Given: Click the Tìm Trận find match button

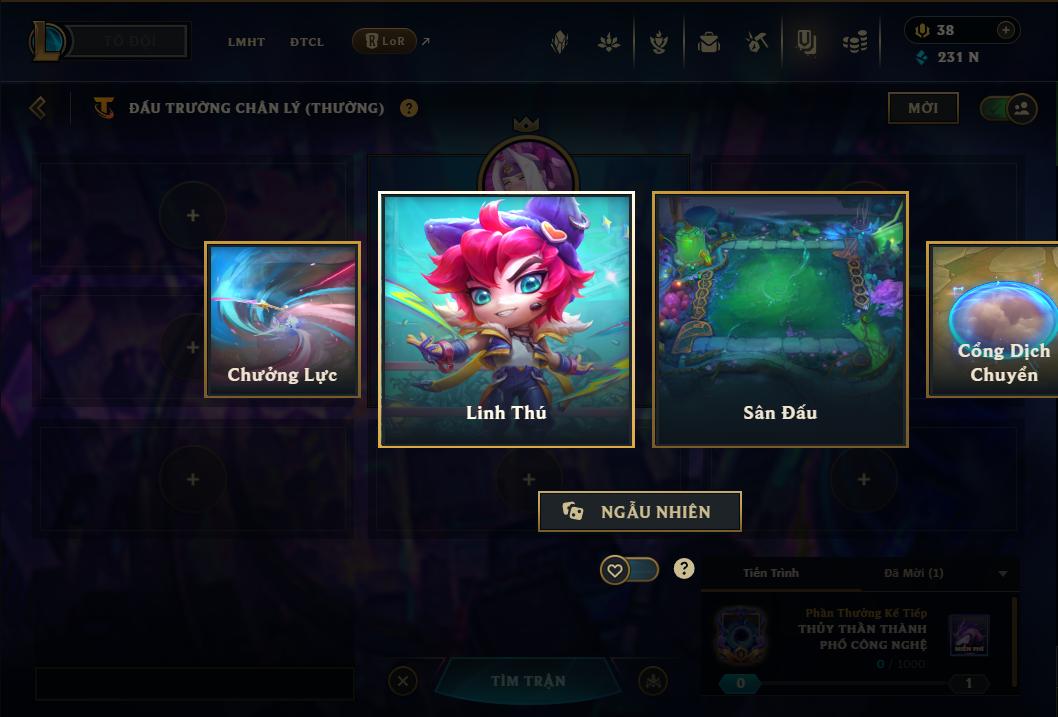Looking at the screenshot, I should coord(528,681).
